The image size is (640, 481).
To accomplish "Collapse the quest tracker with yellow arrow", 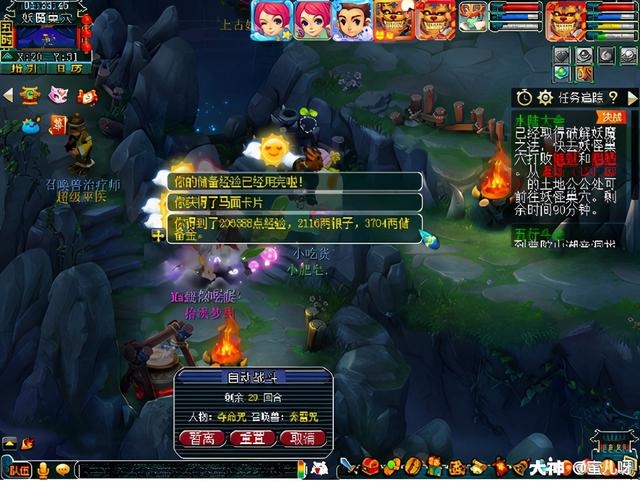I will 632,97.
